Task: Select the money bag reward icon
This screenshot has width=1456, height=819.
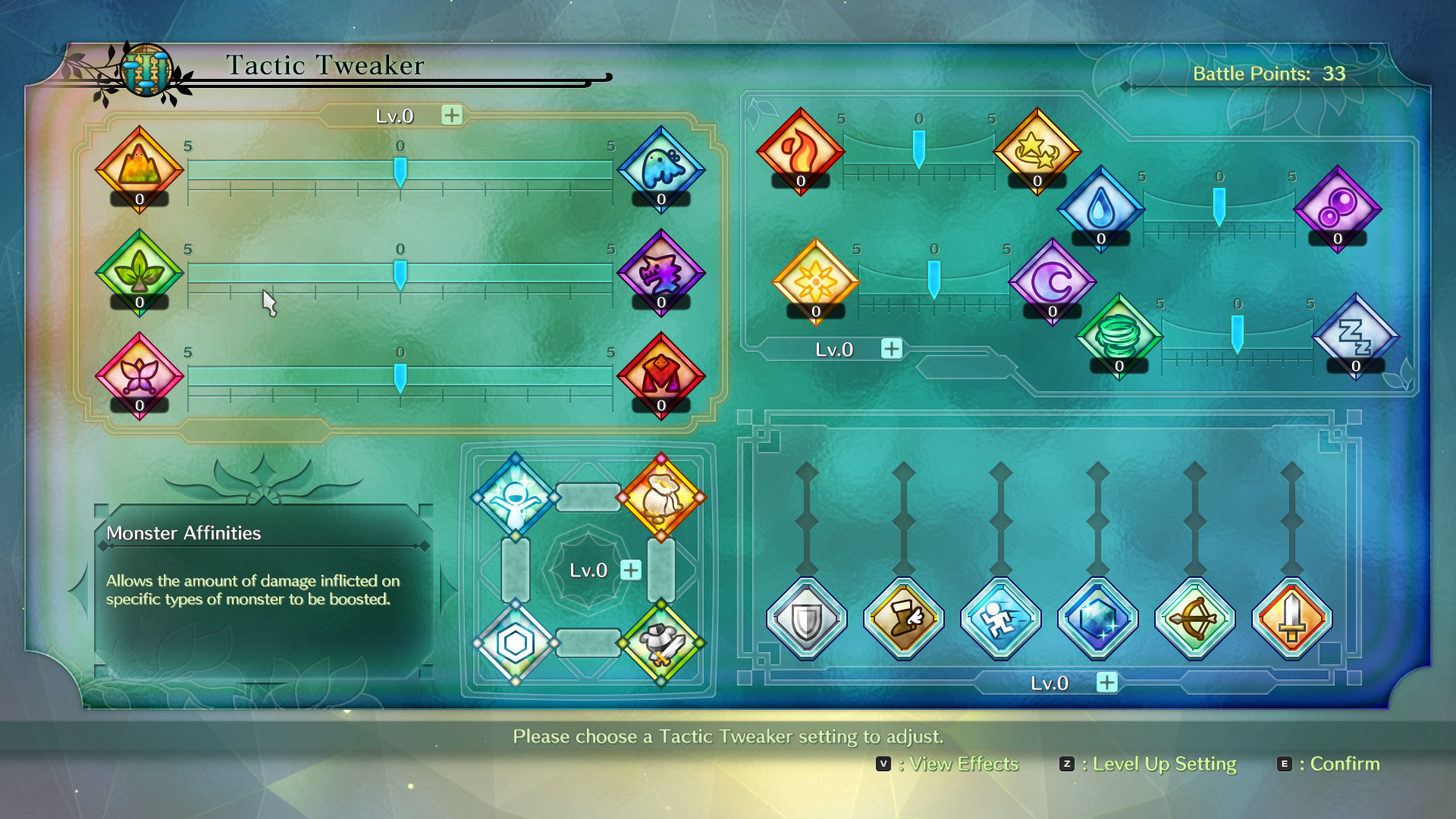Action: (x=661, y=497)
